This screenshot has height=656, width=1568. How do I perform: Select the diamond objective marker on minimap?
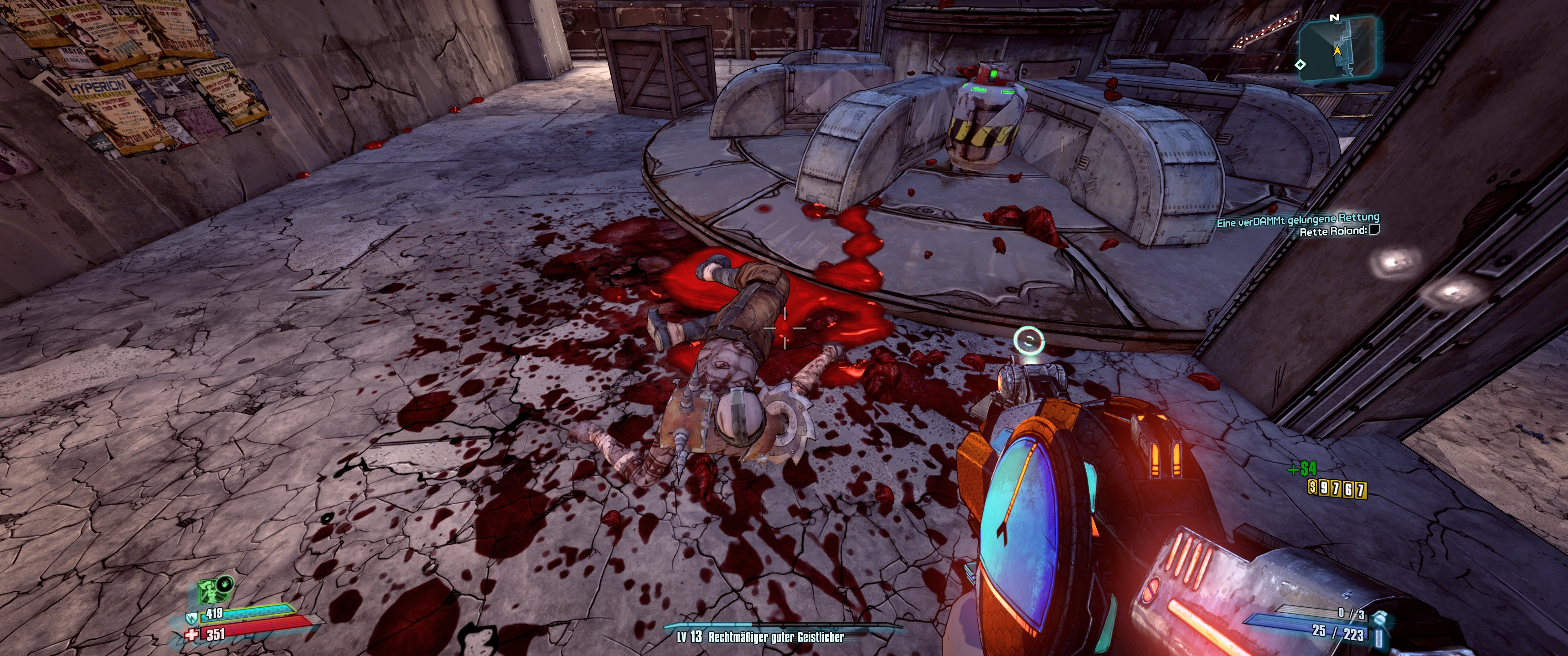click(1300, 65)
